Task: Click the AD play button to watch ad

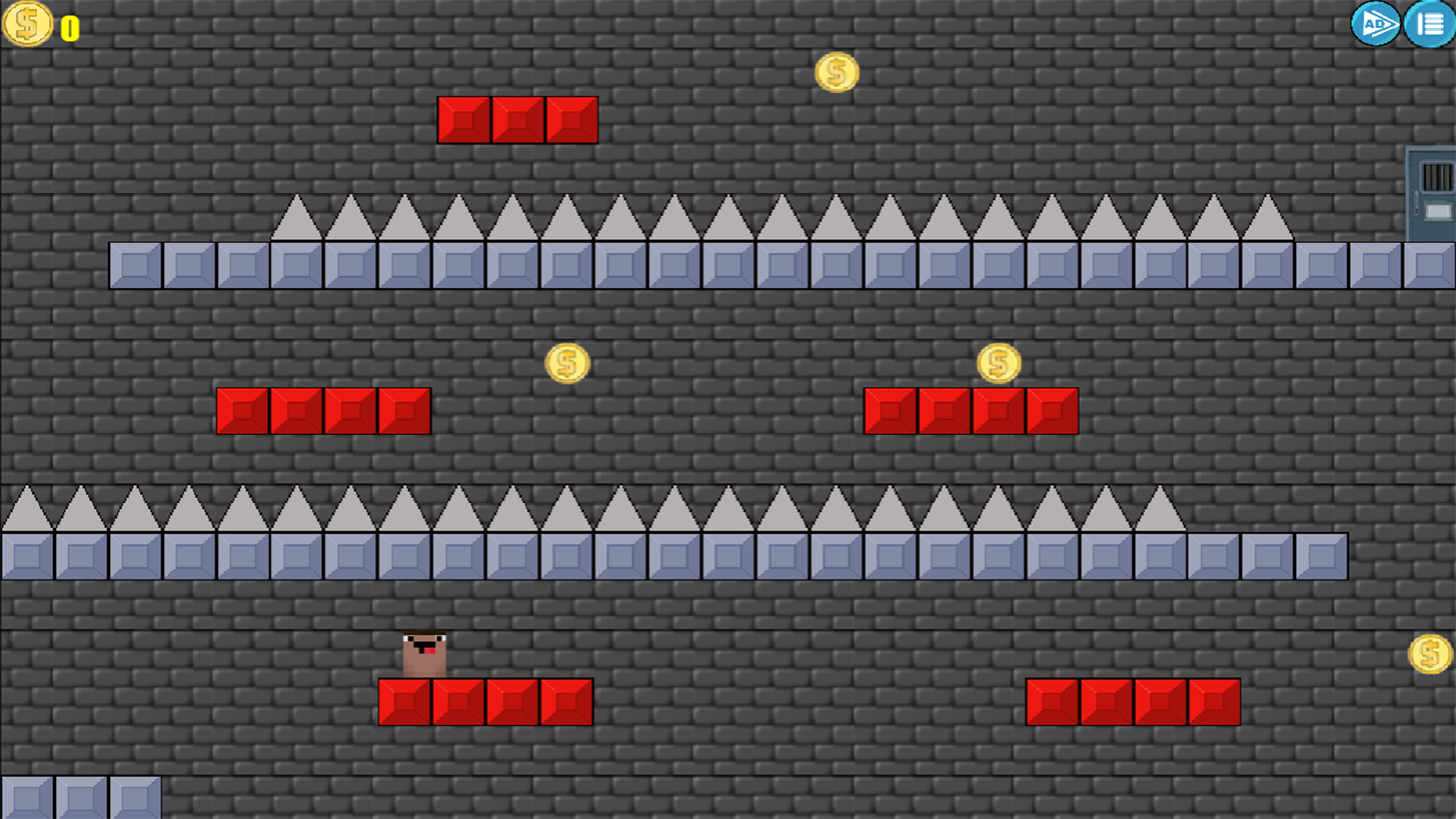Action: pyautogui.click(x=1376, y=25)
